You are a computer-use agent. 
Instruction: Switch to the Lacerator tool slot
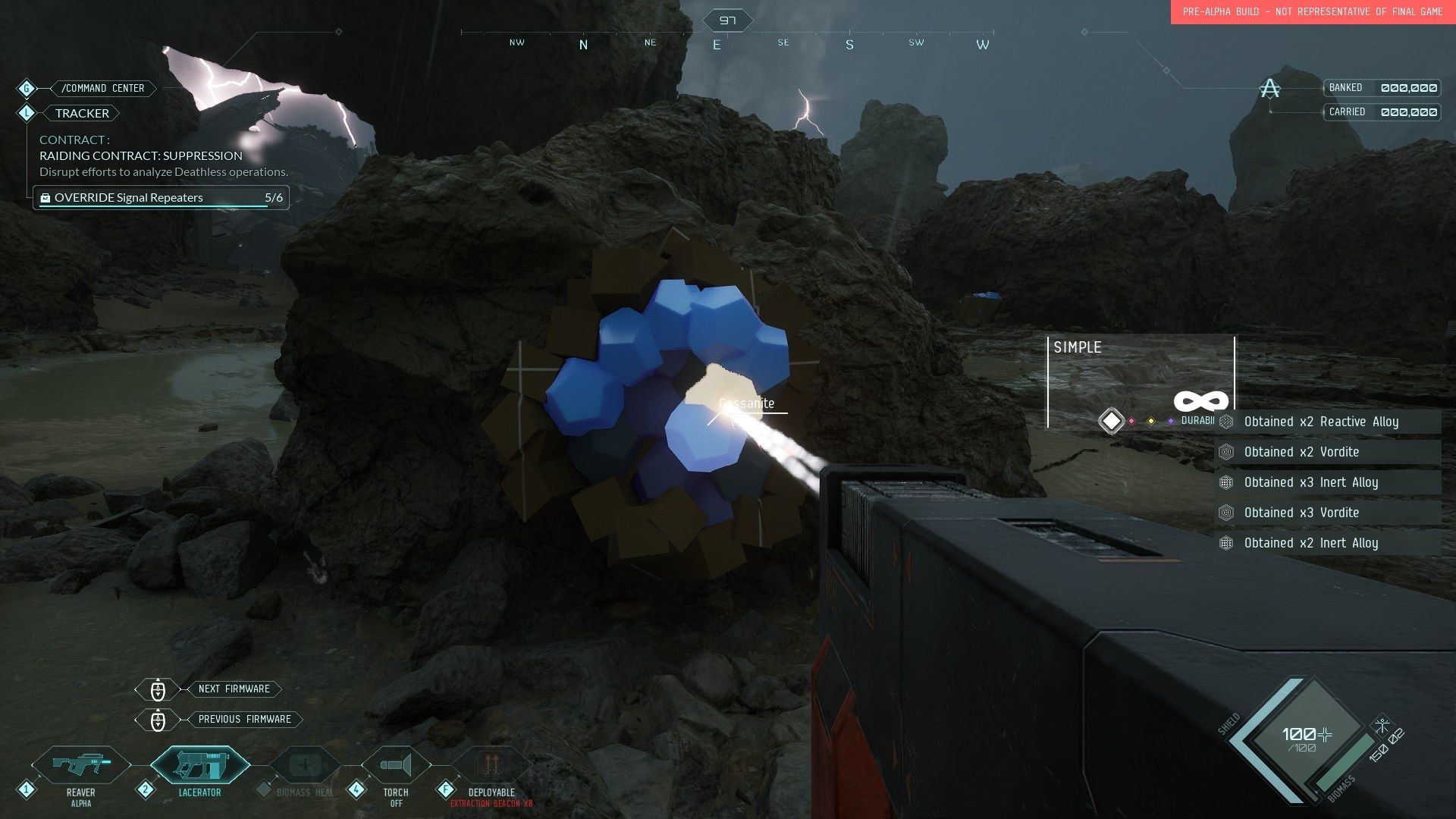click(200, 766)
